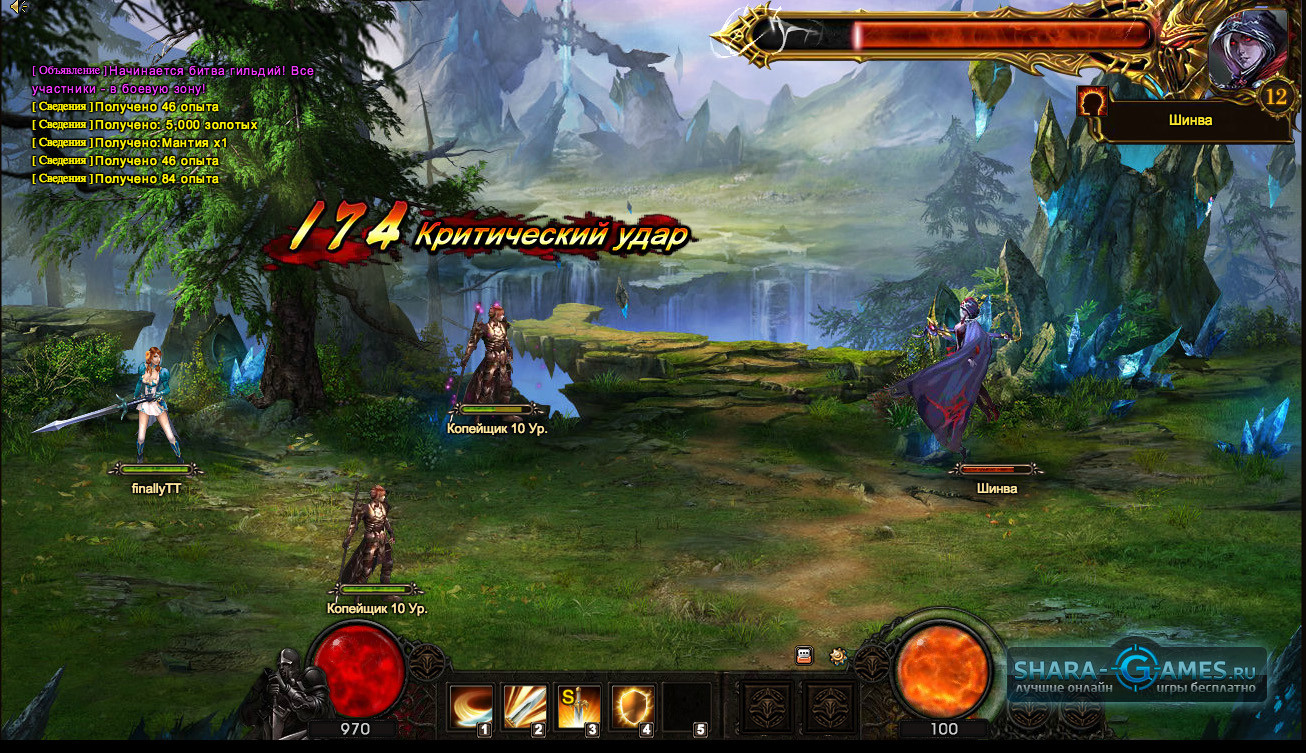Open settings via the orange gear icon

point(837,656)
